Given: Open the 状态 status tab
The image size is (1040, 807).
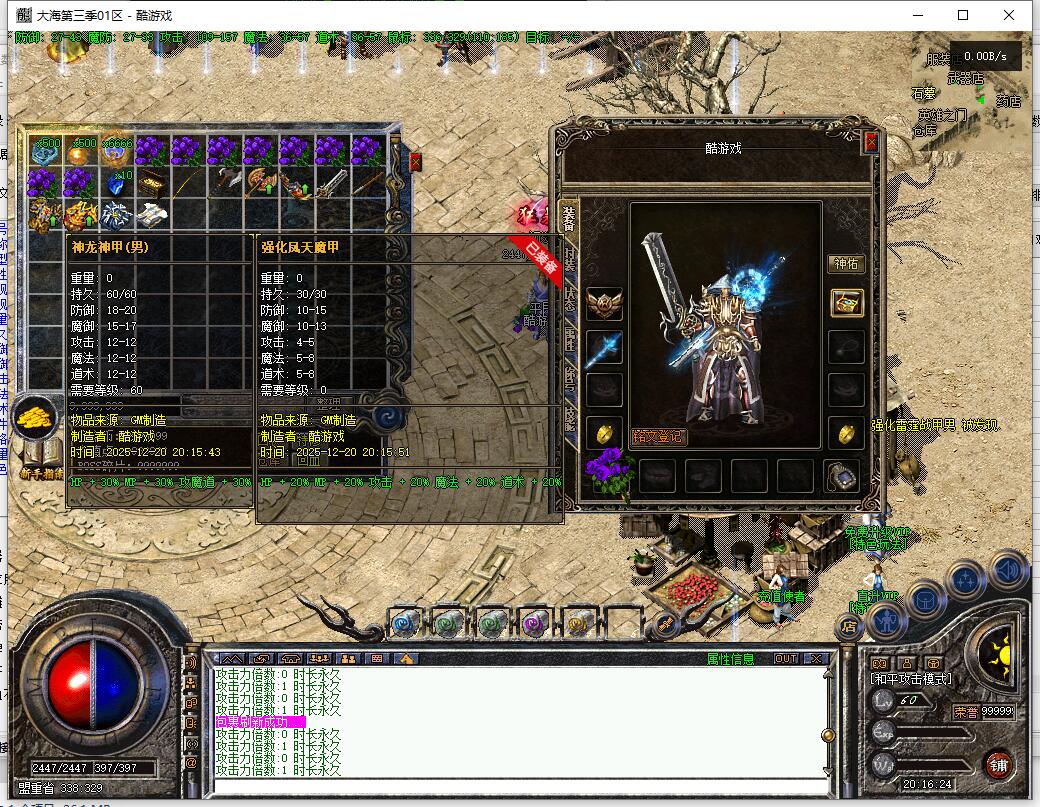Looking at the screenshot, I should [x=569, y=294].
